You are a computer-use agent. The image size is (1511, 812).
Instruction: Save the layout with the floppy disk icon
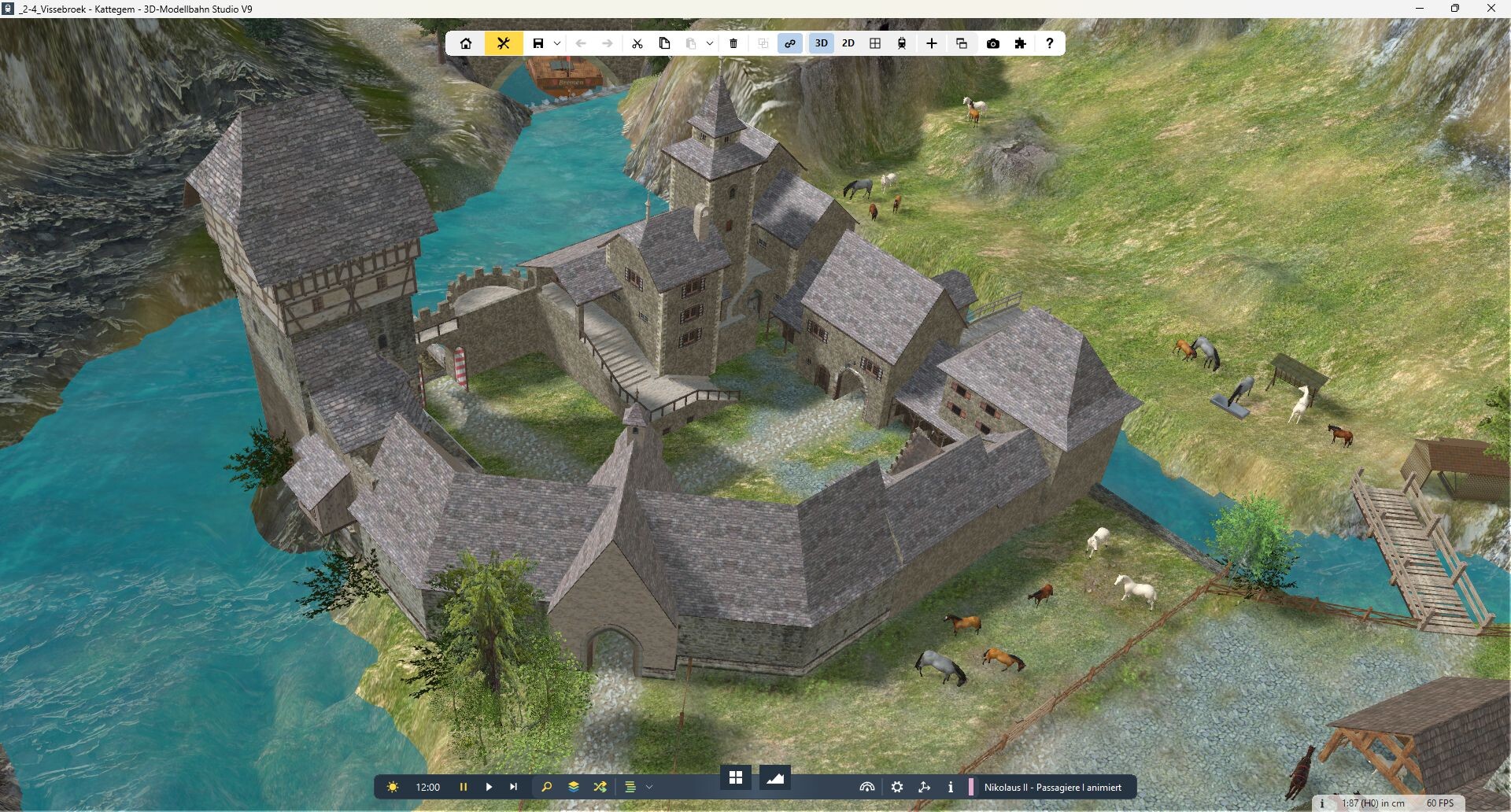coord(538,43)
